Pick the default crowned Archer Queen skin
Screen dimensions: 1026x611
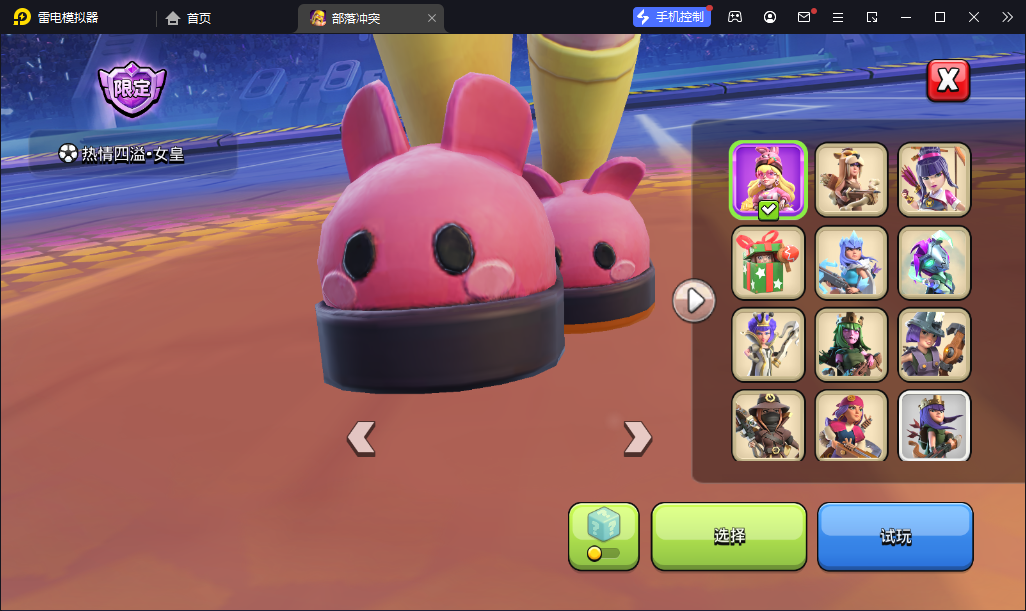click(934, 426)
